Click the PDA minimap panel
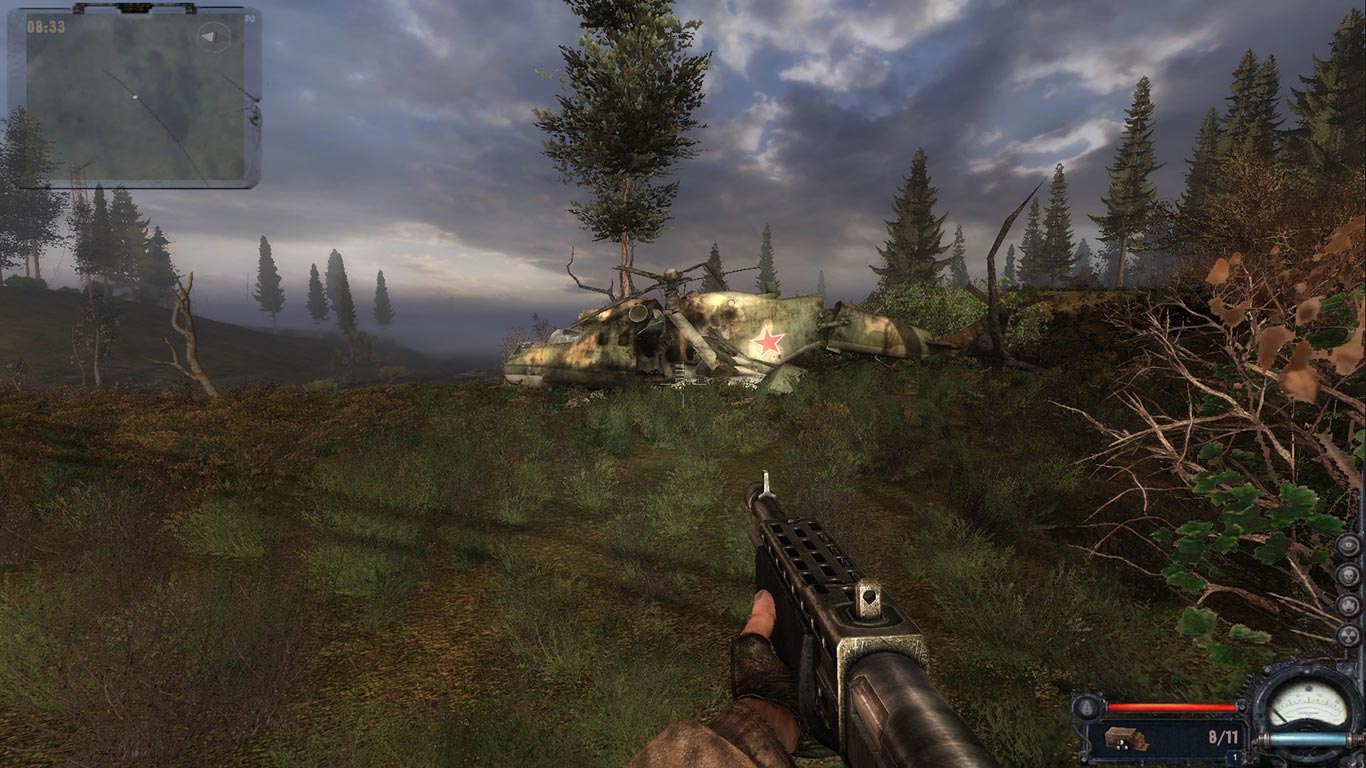This screenshot has width=1366, height=768. pyautogui.click(x=134, y=98)
